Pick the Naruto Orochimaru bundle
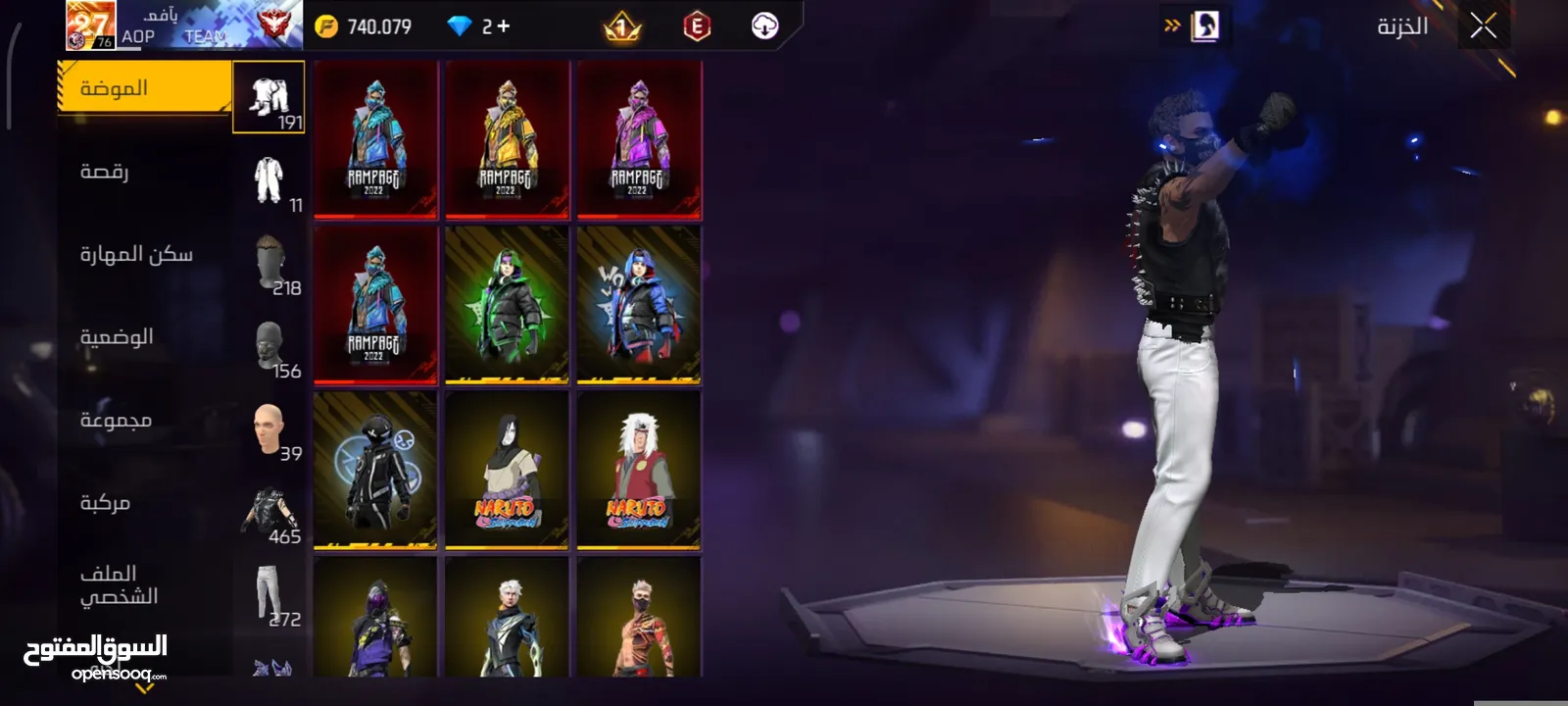Image resolution: width=1568 pixels, height=706 pixels. click(x=507, y=471)
